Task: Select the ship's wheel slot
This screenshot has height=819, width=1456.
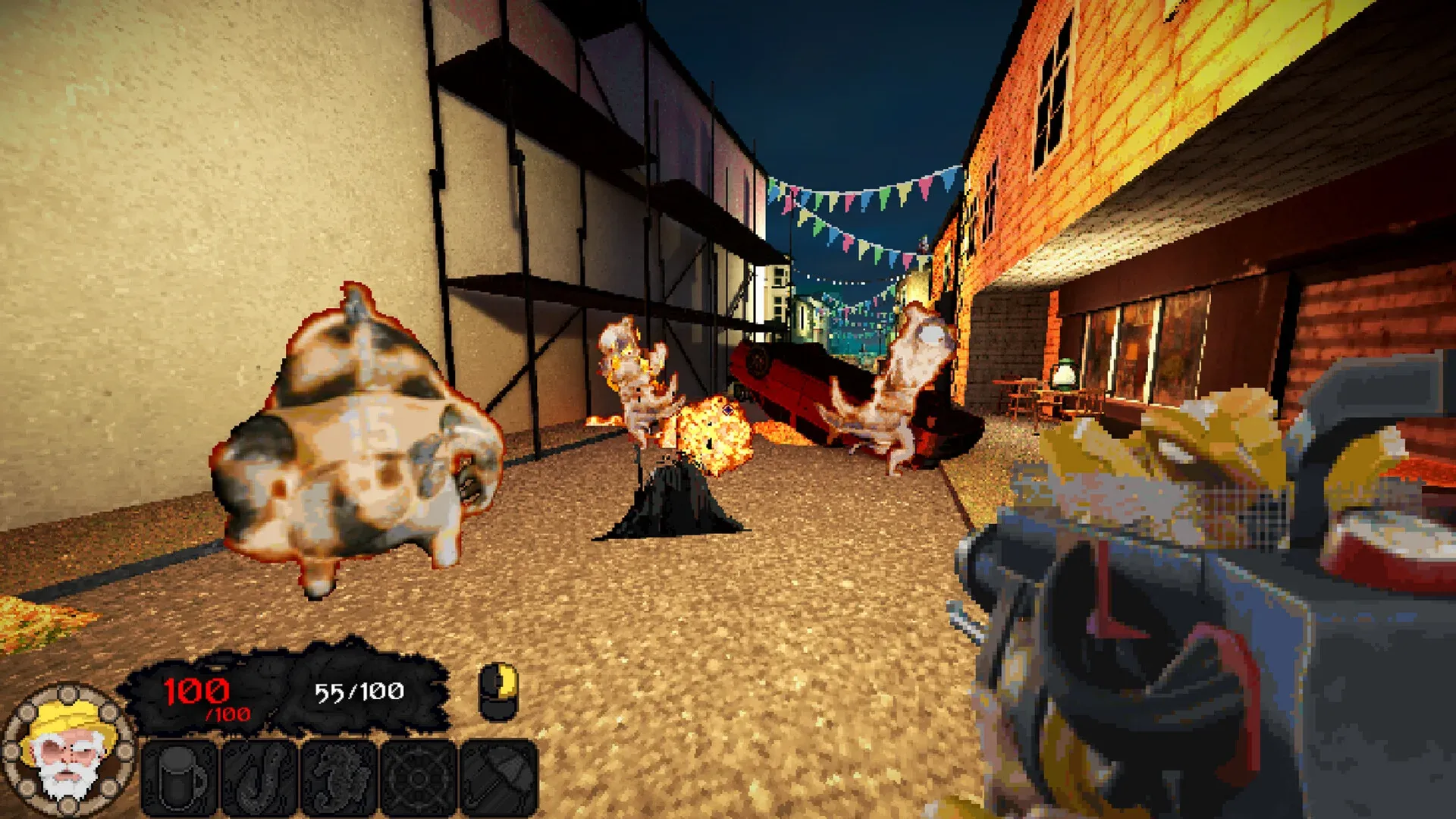Action: (419, 778)
